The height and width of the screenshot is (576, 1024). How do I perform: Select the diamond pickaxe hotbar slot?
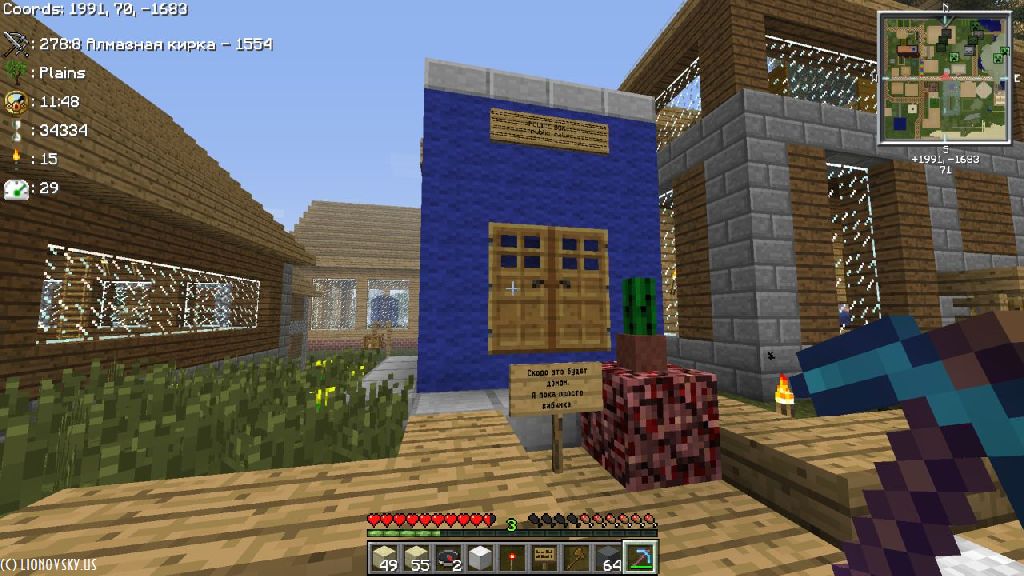coord(639,558)
